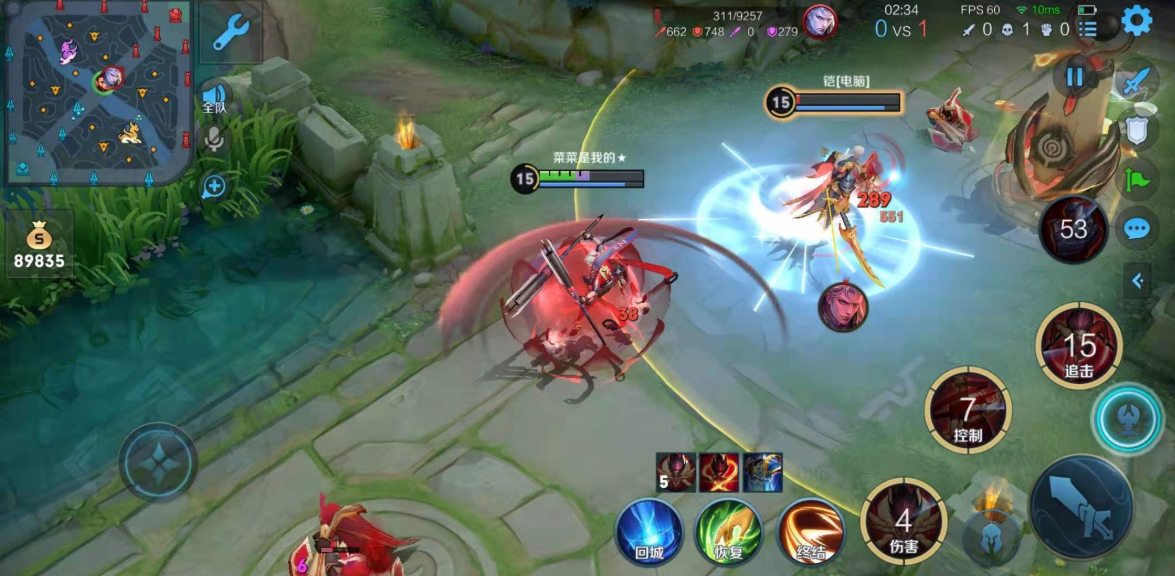Select the shield defend signal icon
Image resolution: width=1175 pixels, height=576 pixels.
click(1137, 130)
